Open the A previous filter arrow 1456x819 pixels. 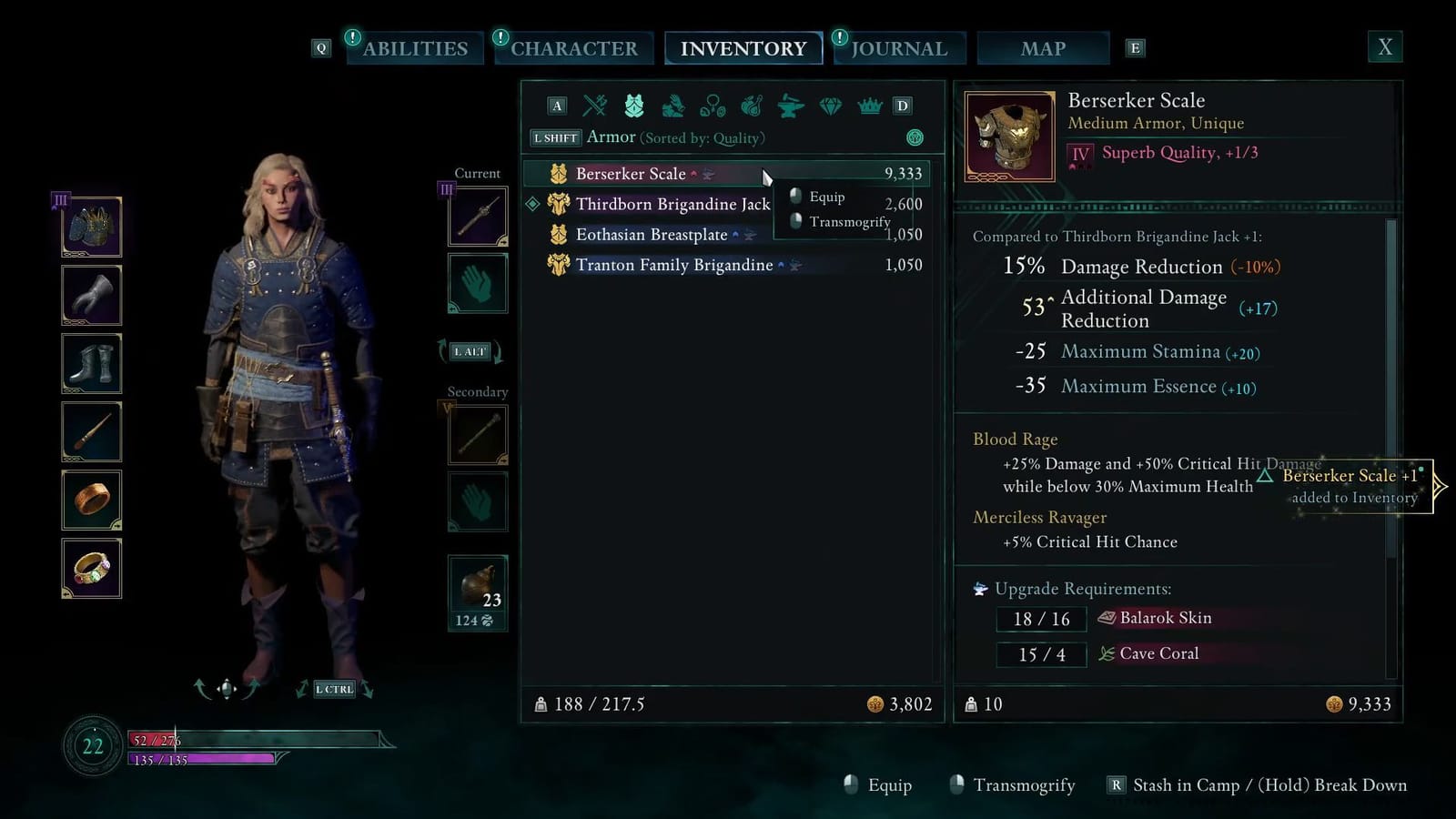[556, 106]
